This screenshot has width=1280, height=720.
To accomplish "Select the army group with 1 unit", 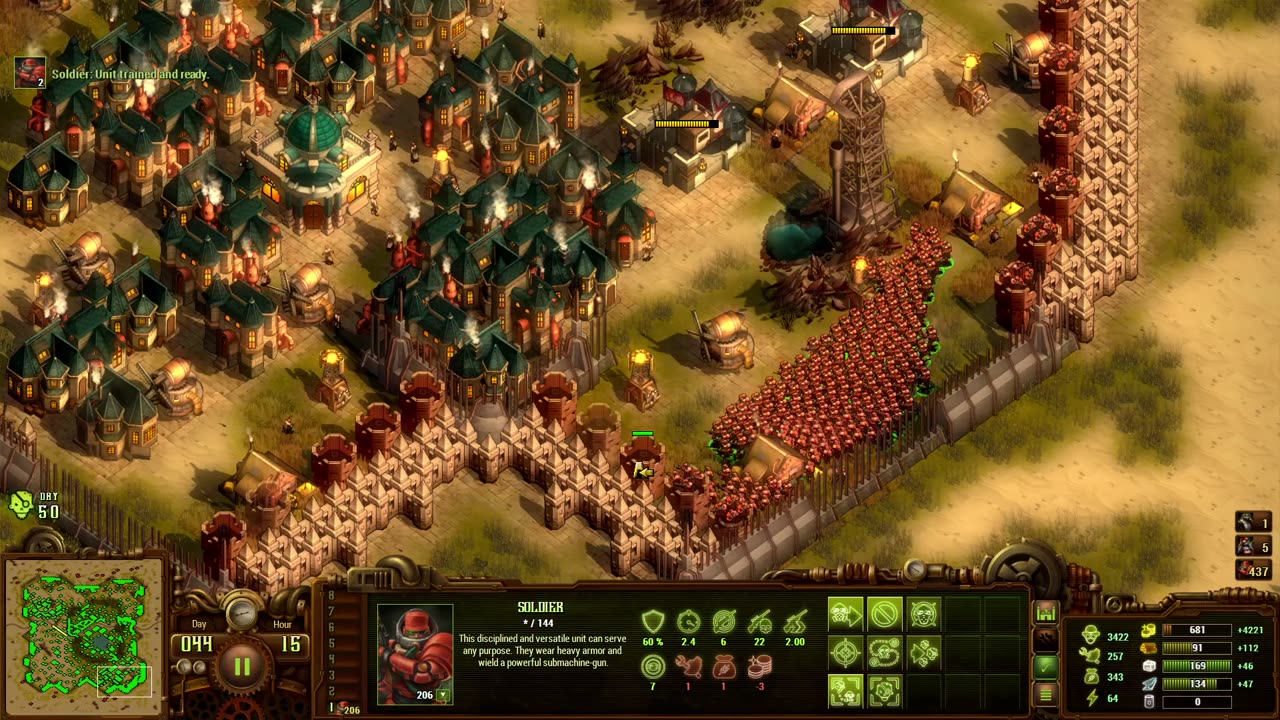I will (x=1253, y=522).
